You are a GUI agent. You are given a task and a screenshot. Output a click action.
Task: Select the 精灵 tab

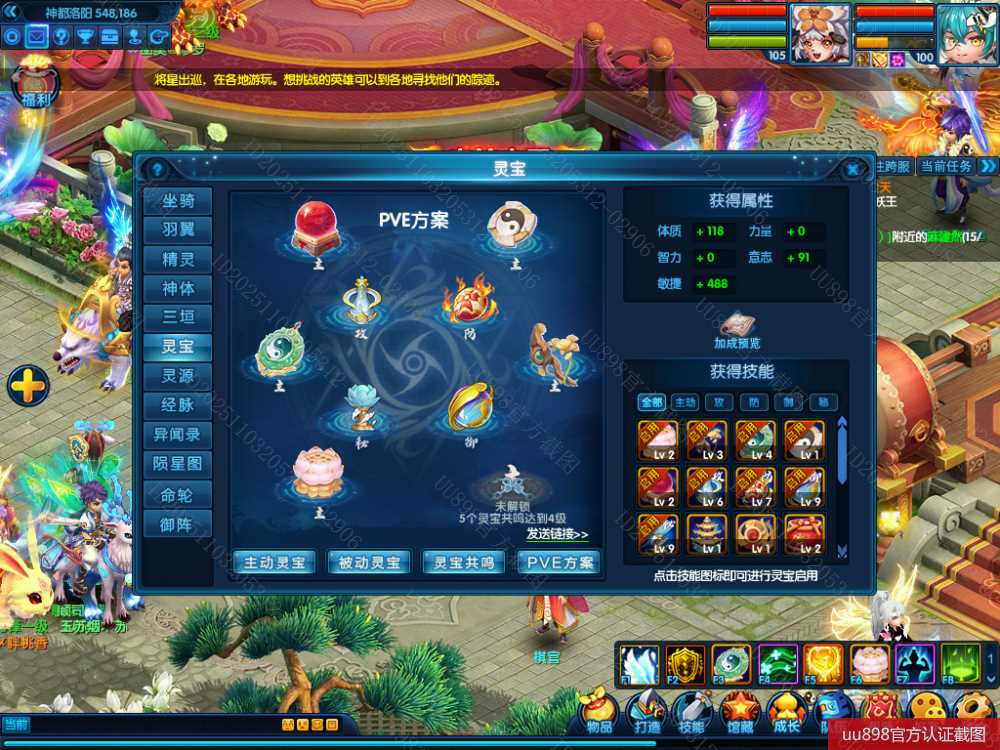[178, 259]
